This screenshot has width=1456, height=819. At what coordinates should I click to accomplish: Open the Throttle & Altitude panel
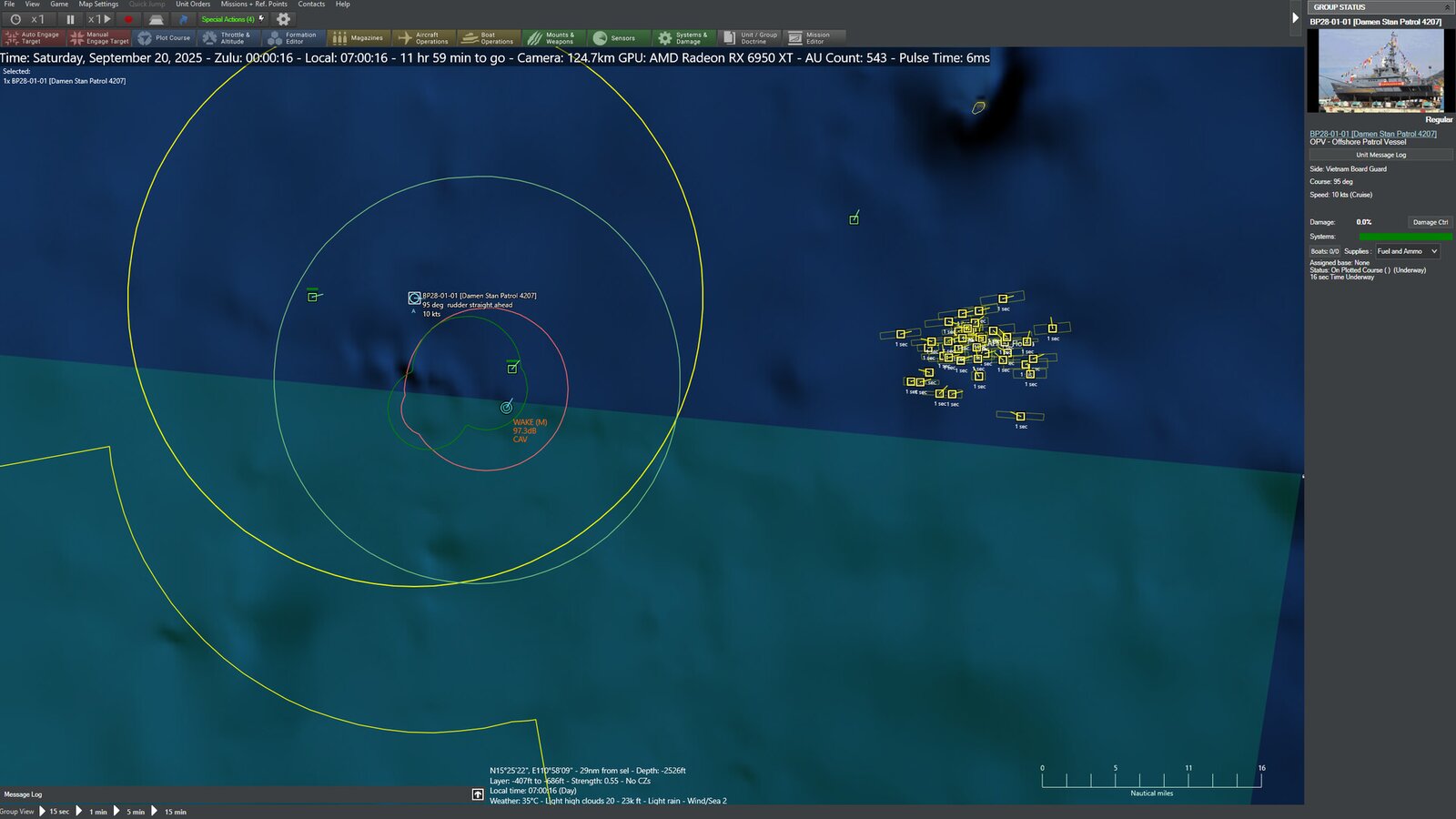point(229,37)
